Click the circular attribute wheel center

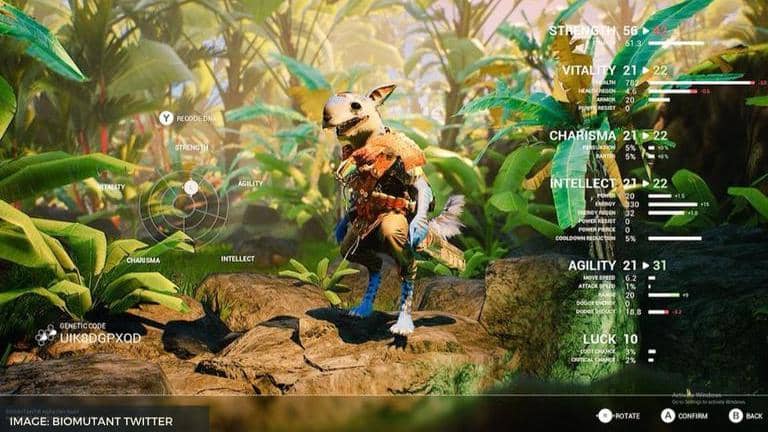click(x=190, y=187)
